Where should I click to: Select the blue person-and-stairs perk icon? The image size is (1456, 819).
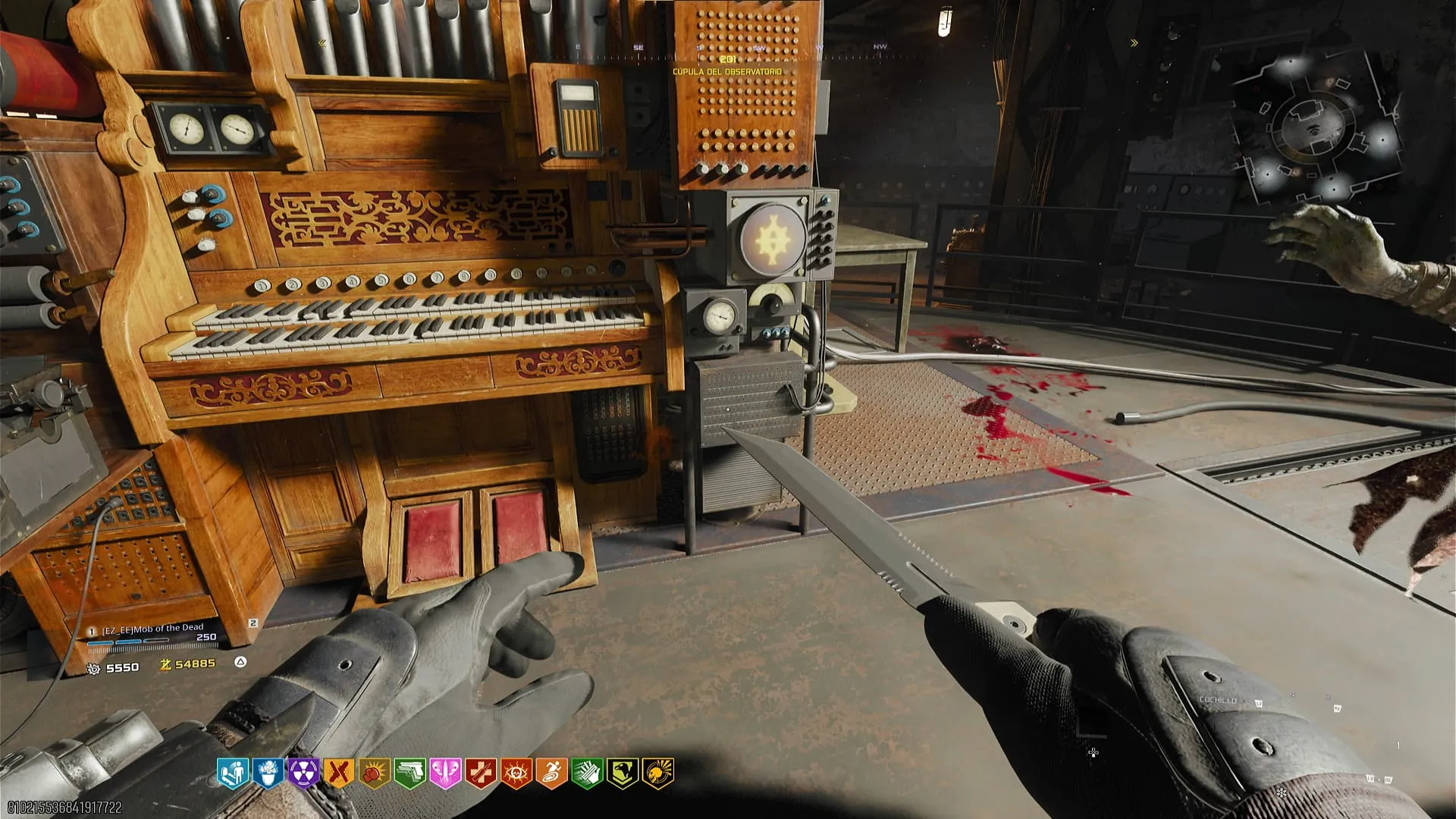[233, 773]
